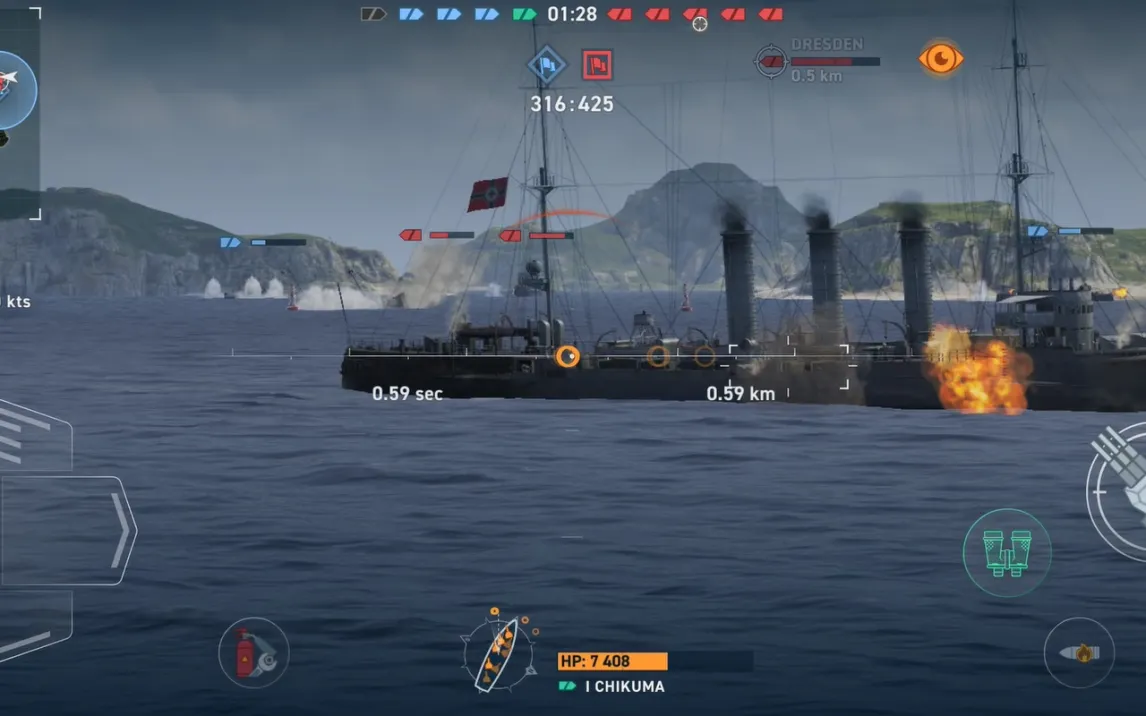Screen dimensions: 1146x716
Task: Tap the shell ammo type selector
Action: [1079, 652]
